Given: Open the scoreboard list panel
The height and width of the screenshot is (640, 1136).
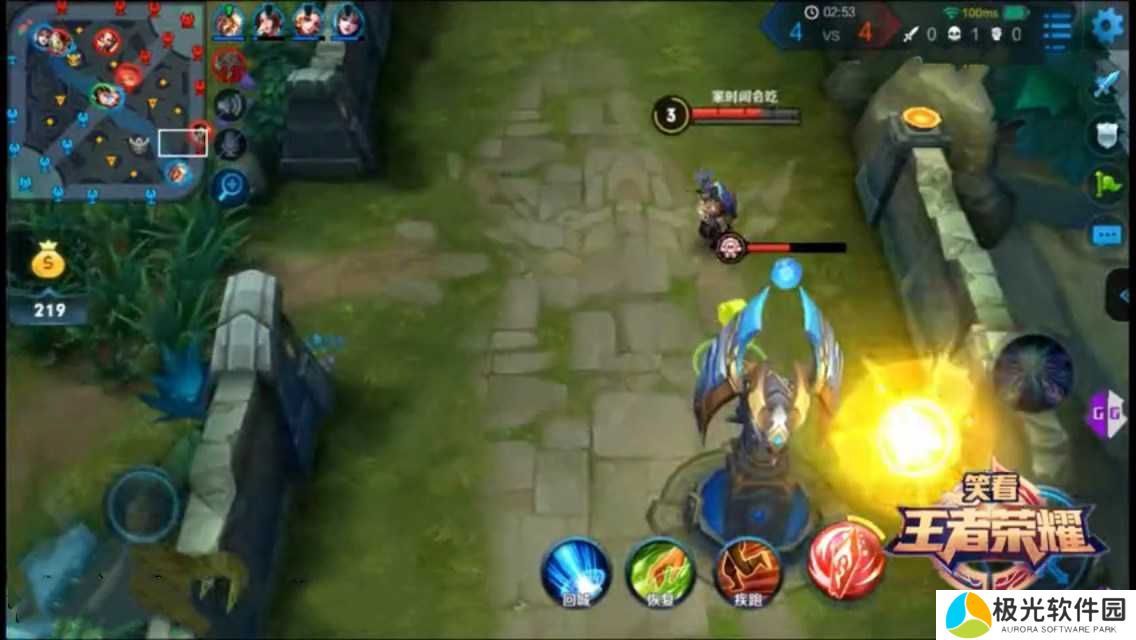Looking at the screenshot, I should click(x=1057, y=27).
